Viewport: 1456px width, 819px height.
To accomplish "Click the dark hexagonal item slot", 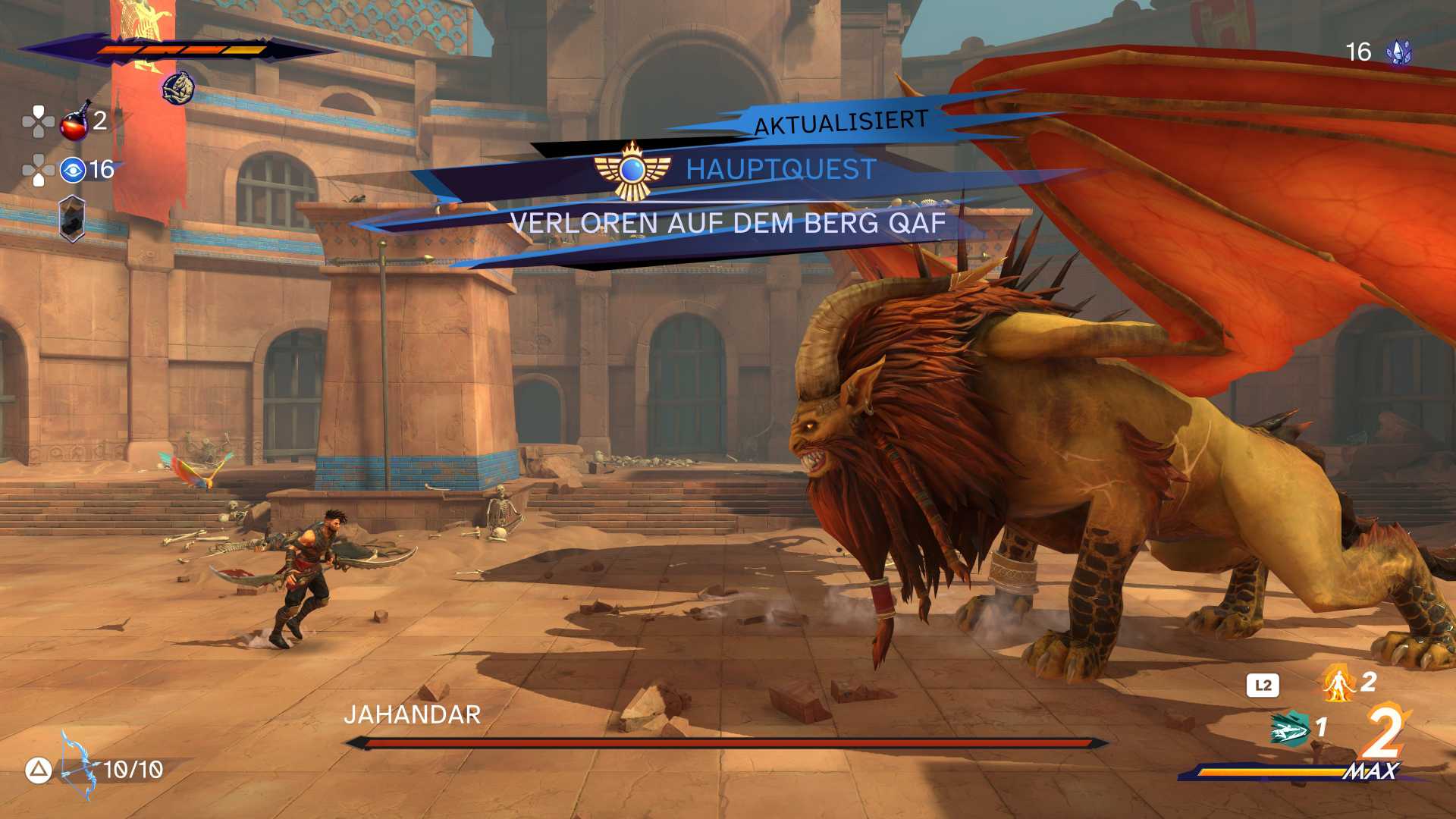I will pos(72,218).
